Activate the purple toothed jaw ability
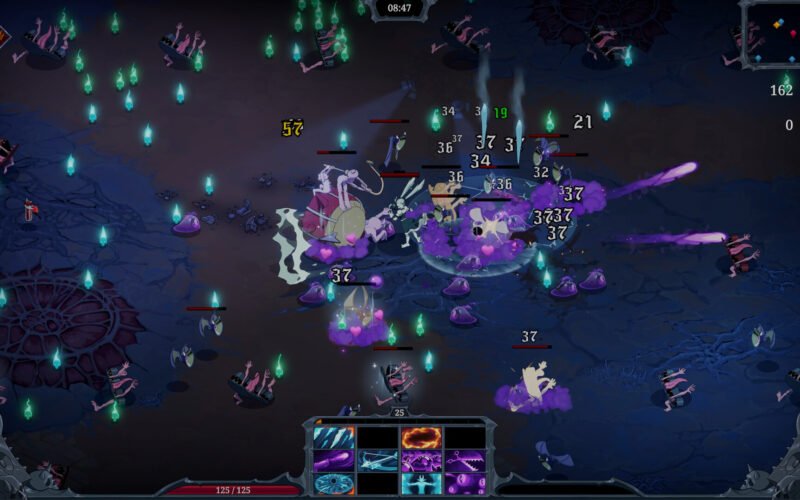Image resolution: width=800 pixels, height=500 pixels. [x=464, y=461]
